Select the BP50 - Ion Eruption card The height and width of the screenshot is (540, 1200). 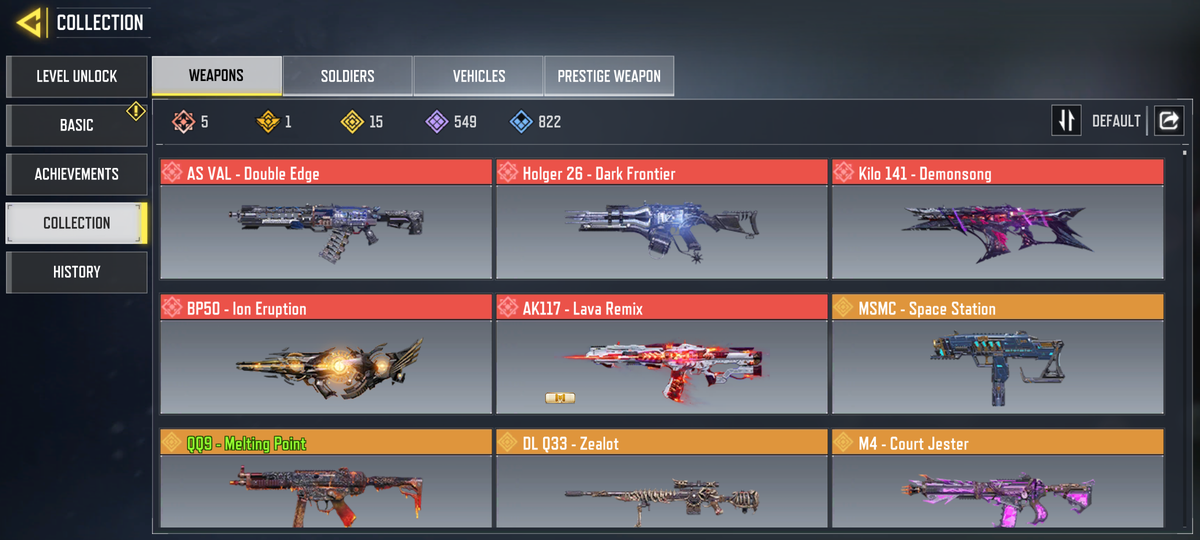coord(326,354)
